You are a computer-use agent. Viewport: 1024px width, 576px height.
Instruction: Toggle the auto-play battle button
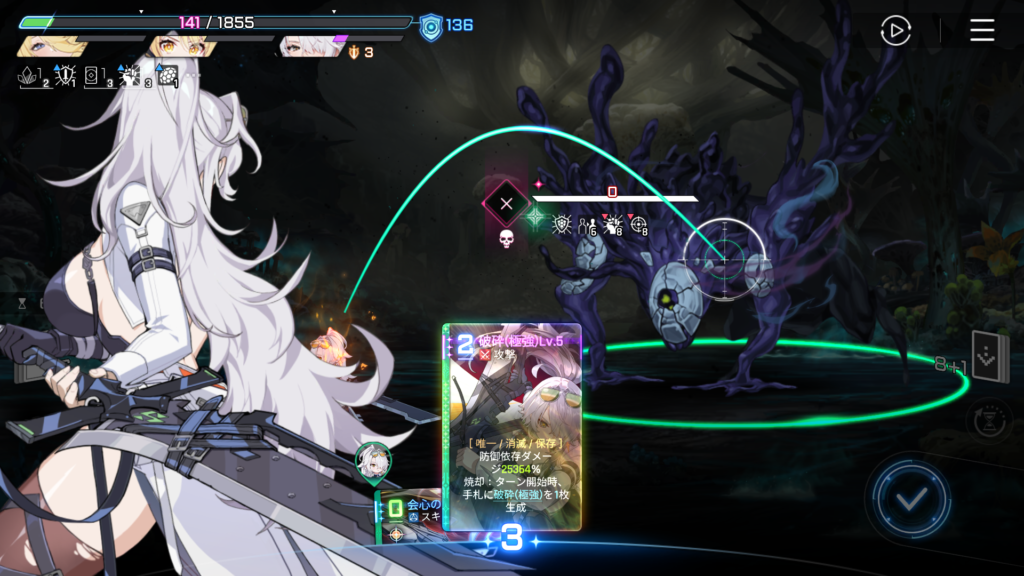[895, 31]
